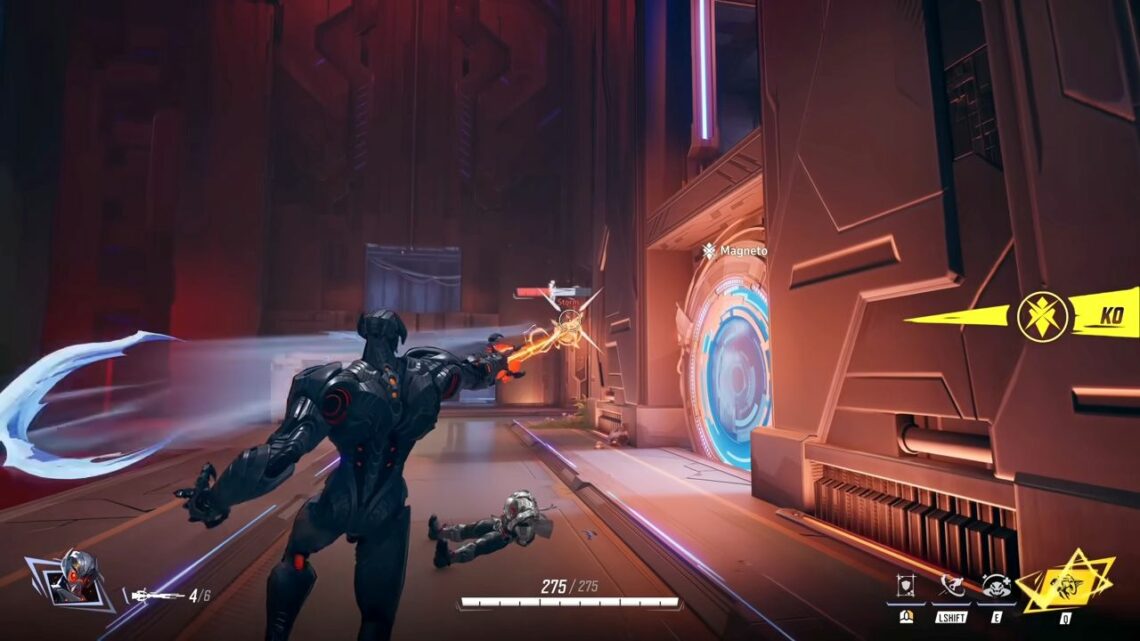Trigger the drone healing ability above E
The width and height of the screenshot is (1140, 641).
pyautogui.click(x=995, y=586)
